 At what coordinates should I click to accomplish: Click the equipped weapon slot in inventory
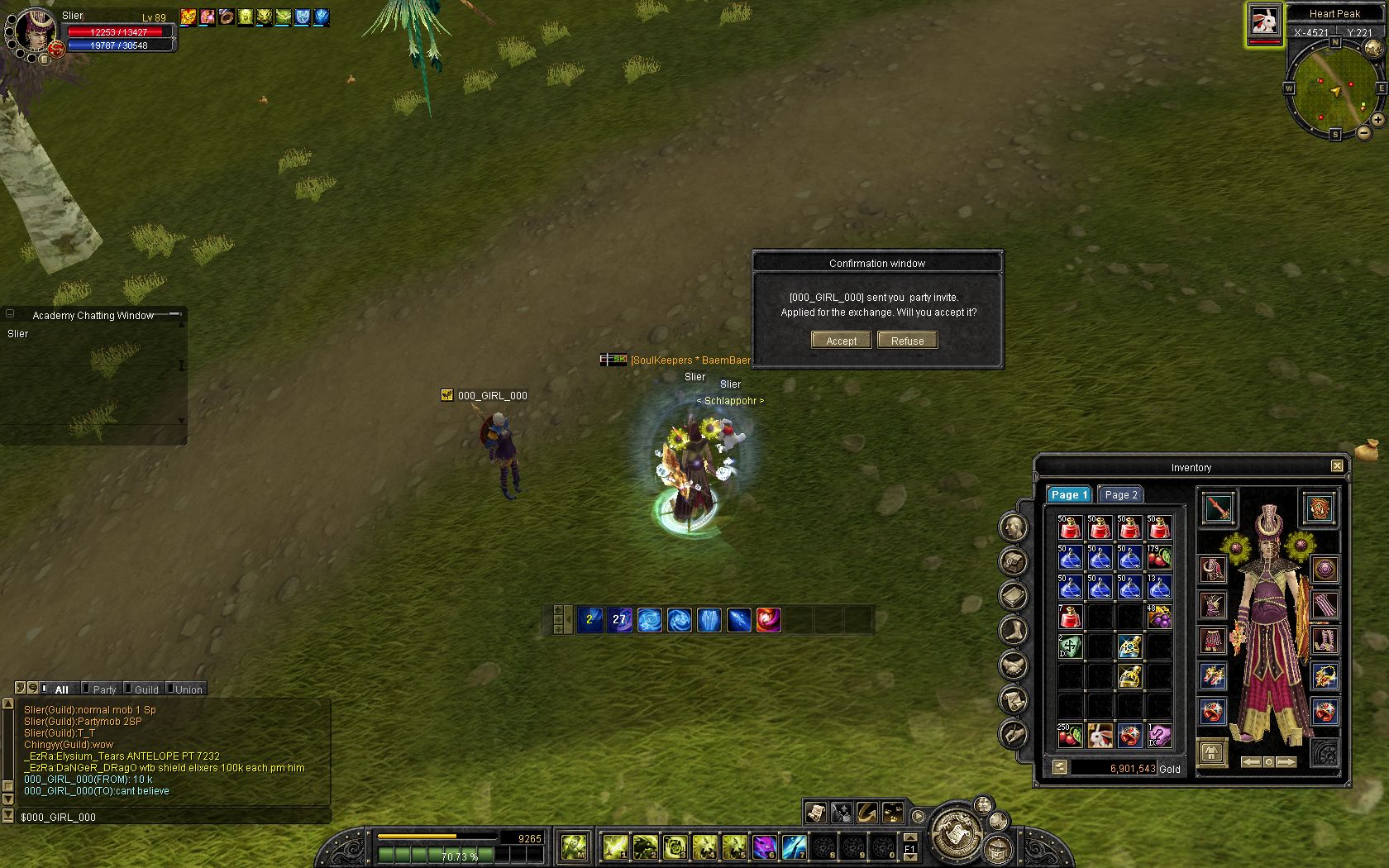pyautogui.click(x=1219, y=508)
